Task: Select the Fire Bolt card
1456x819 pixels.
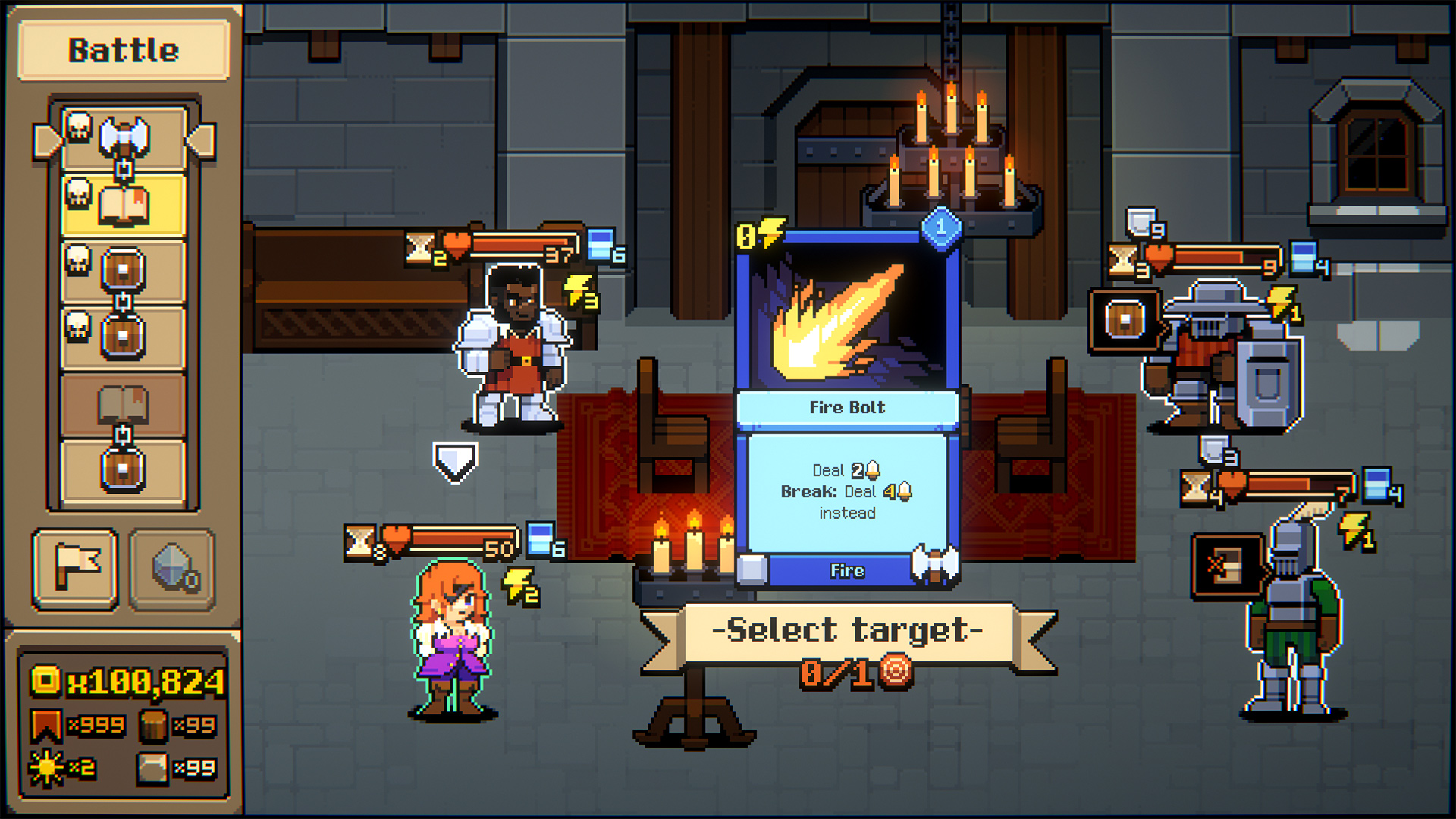Action: point(847,406)
